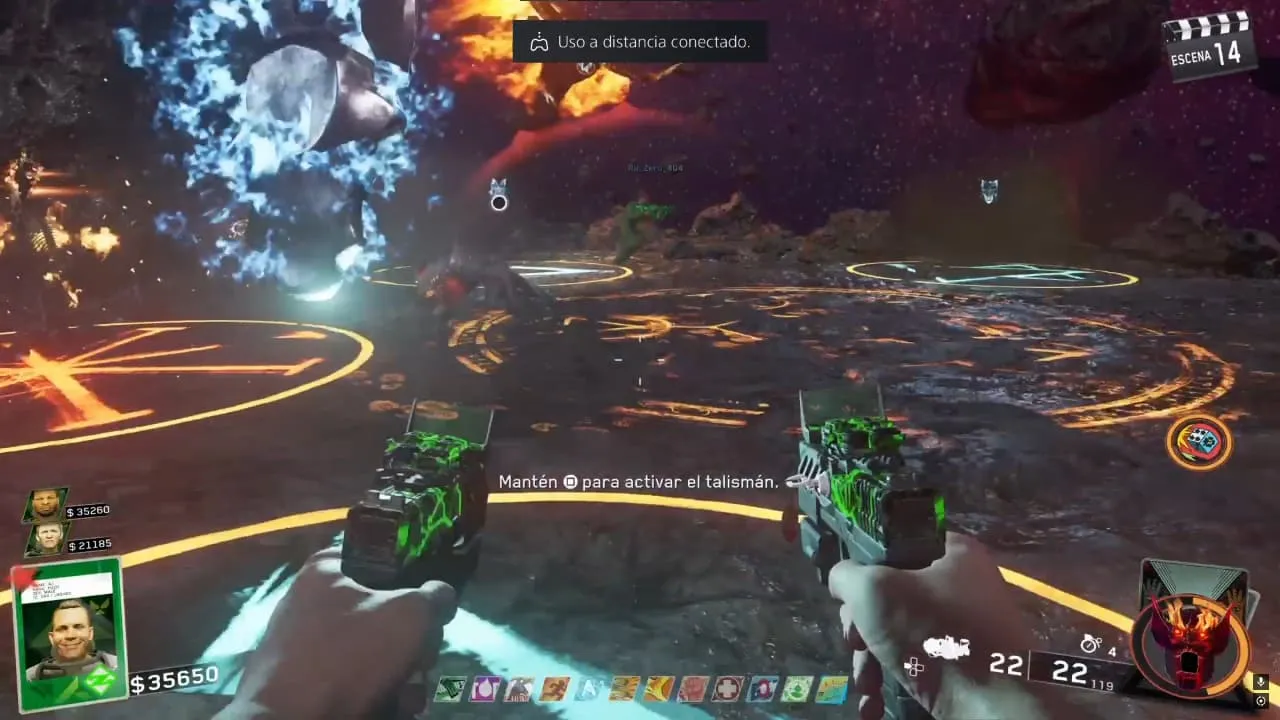Open the 'Uso a distancia conectado' notification

point(640,42)
